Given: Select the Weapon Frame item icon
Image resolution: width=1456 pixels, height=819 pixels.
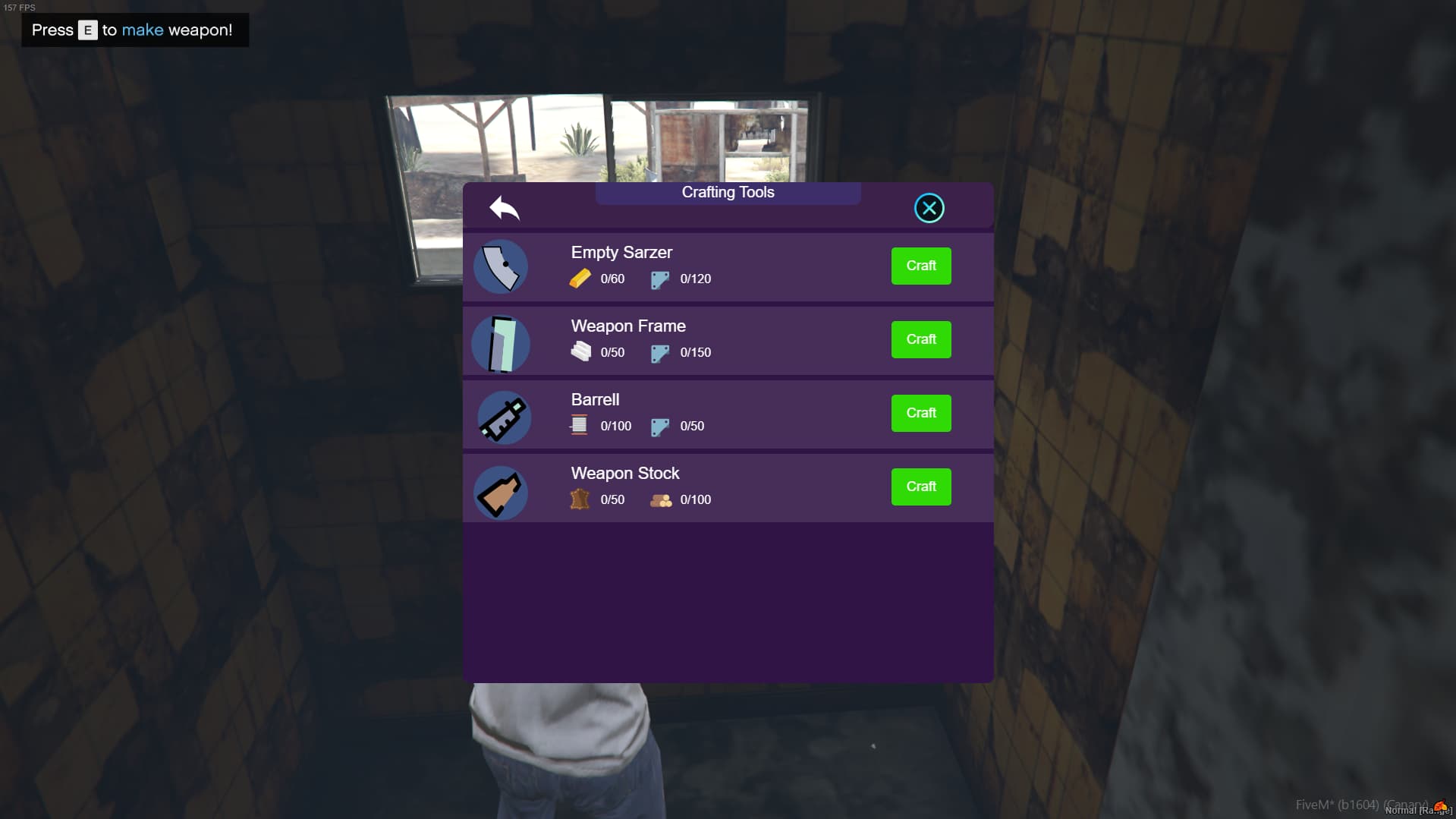Looking at the screenshot, I should click(x=501, y=343).
